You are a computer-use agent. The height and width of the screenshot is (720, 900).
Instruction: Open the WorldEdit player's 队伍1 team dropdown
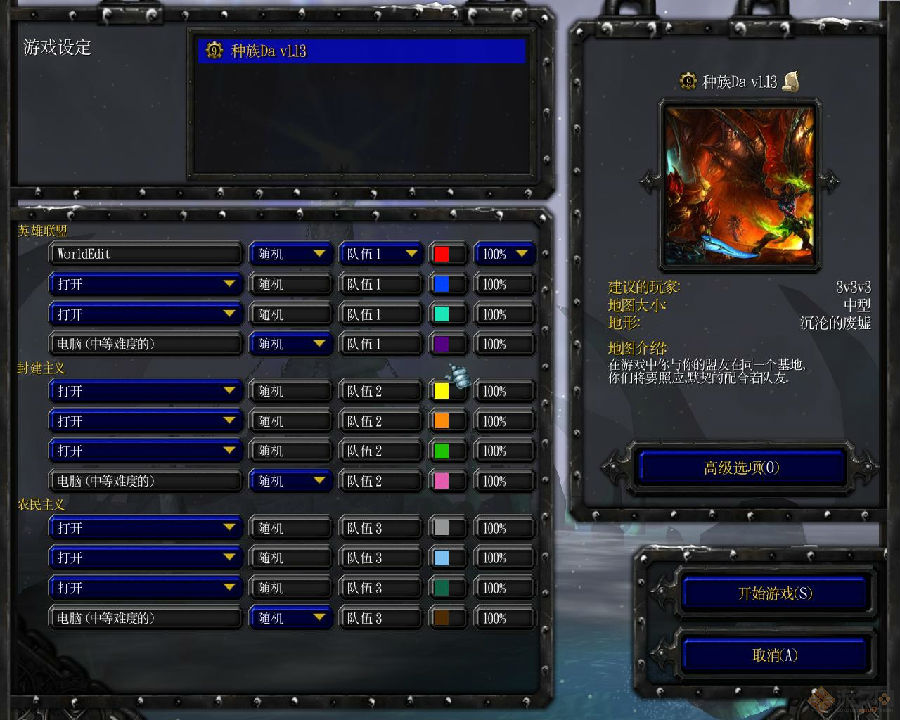click(380, 254)
